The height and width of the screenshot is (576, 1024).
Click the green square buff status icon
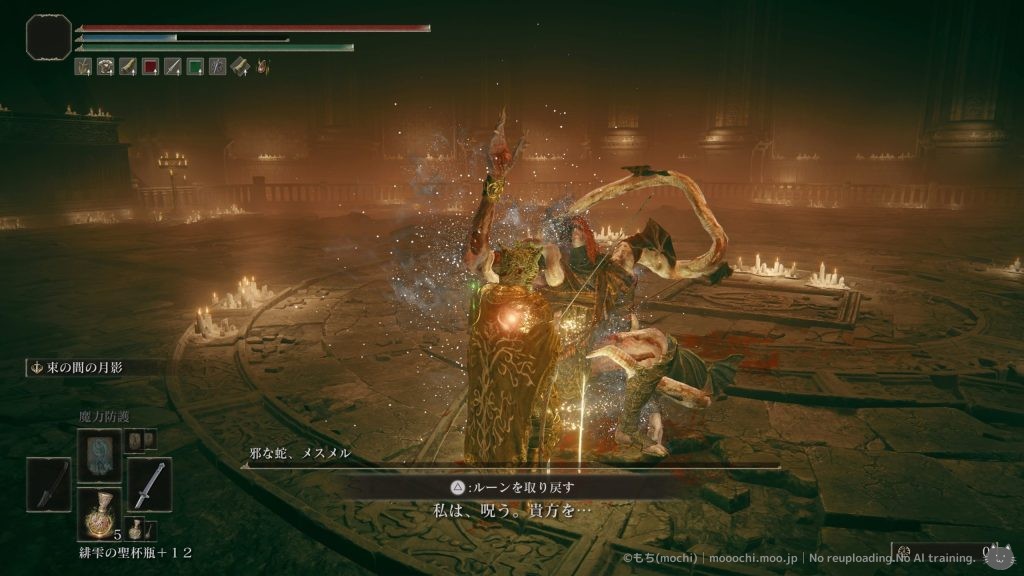point(195,67)
